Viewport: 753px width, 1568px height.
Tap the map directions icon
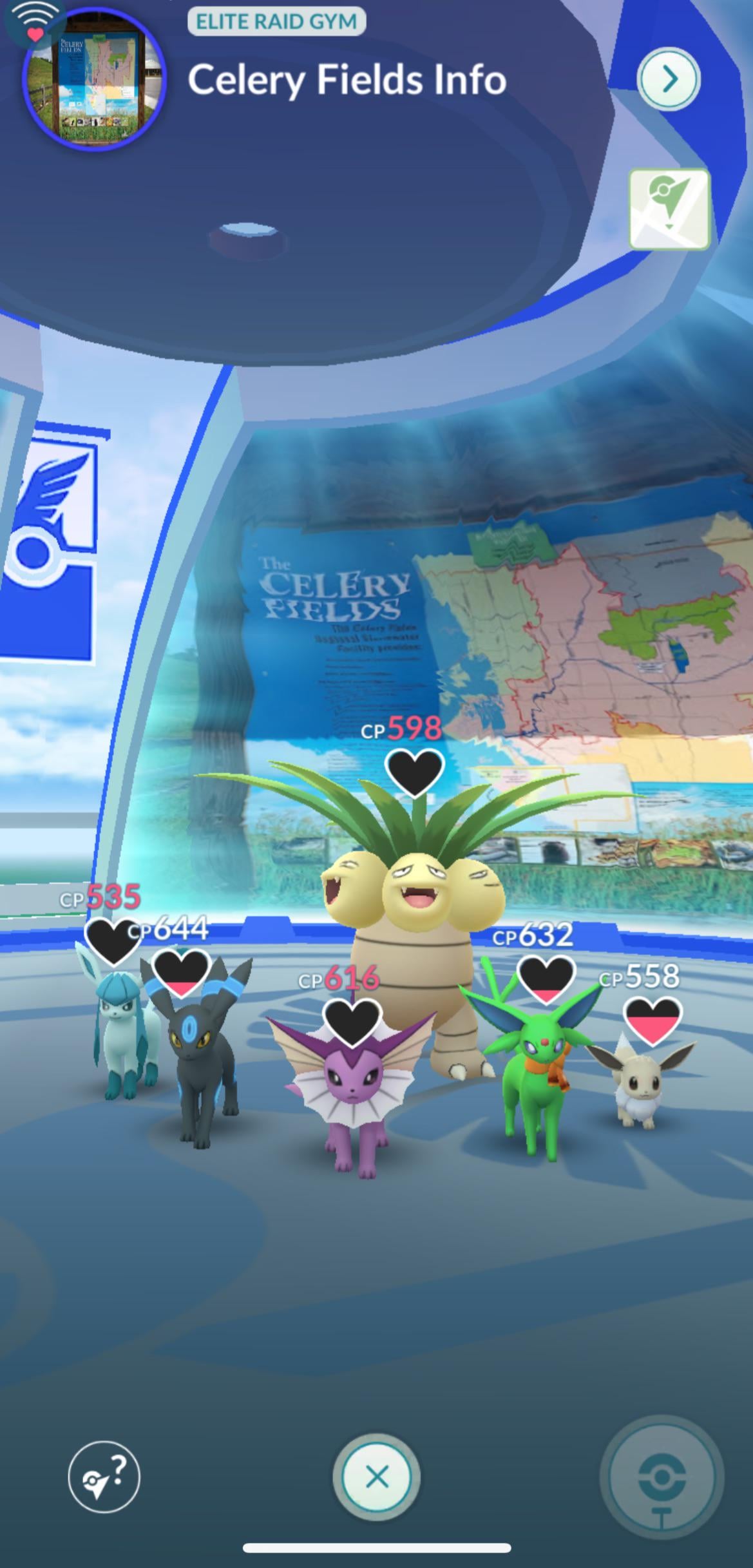669,209
